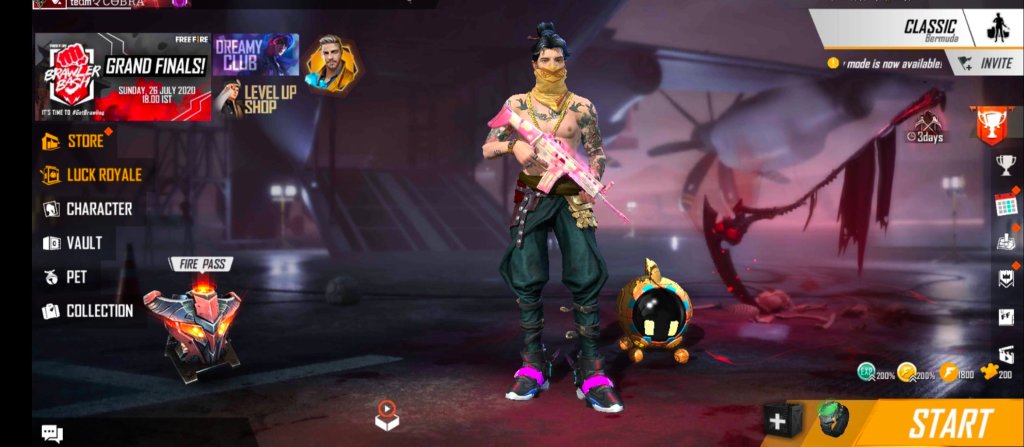Open the video replay cube icon
Screen dimensions: 1024x447
386,415
